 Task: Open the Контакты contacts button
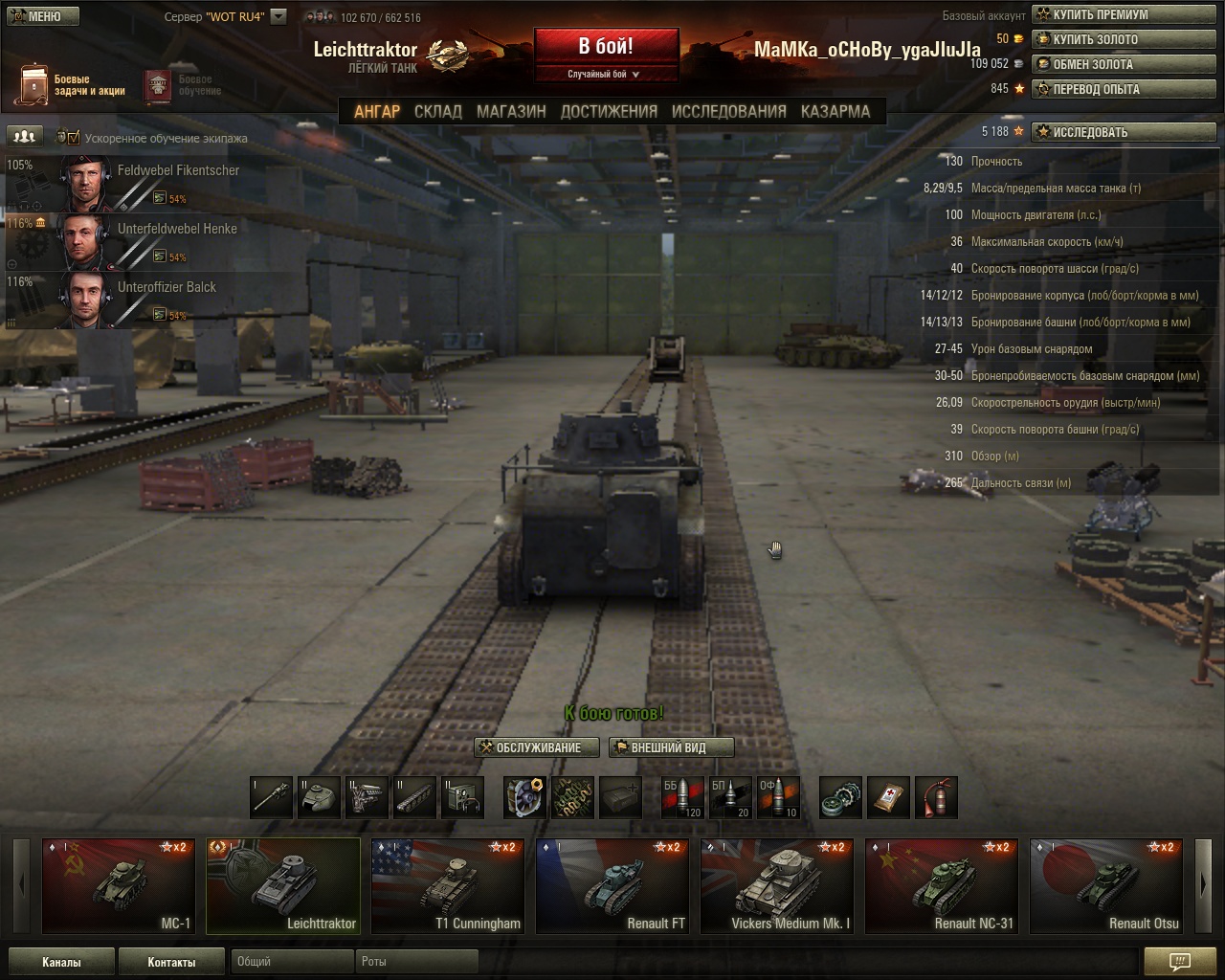coord(171,962)
